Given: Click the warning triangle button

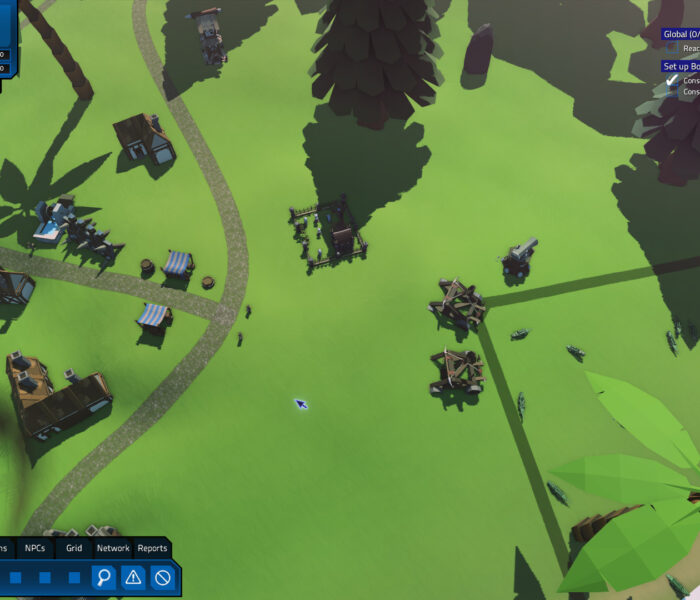Looking at the screenshot, I should coord(133,577).
